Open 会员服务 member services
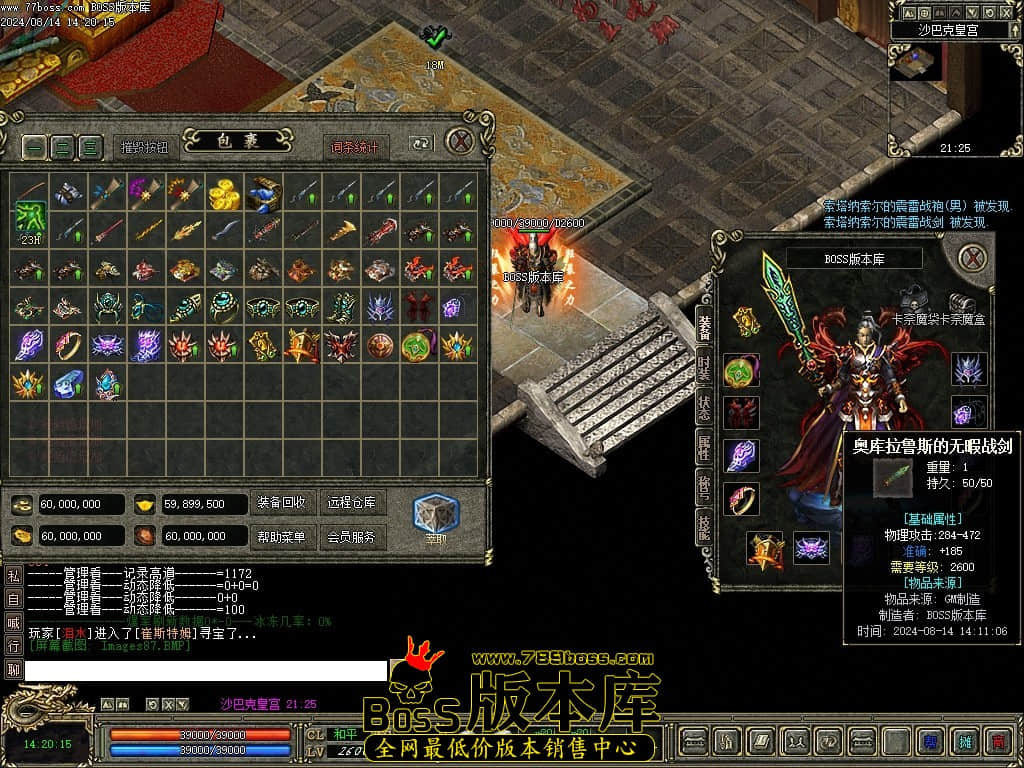The image size is (1024, 768). click(352, 537)
